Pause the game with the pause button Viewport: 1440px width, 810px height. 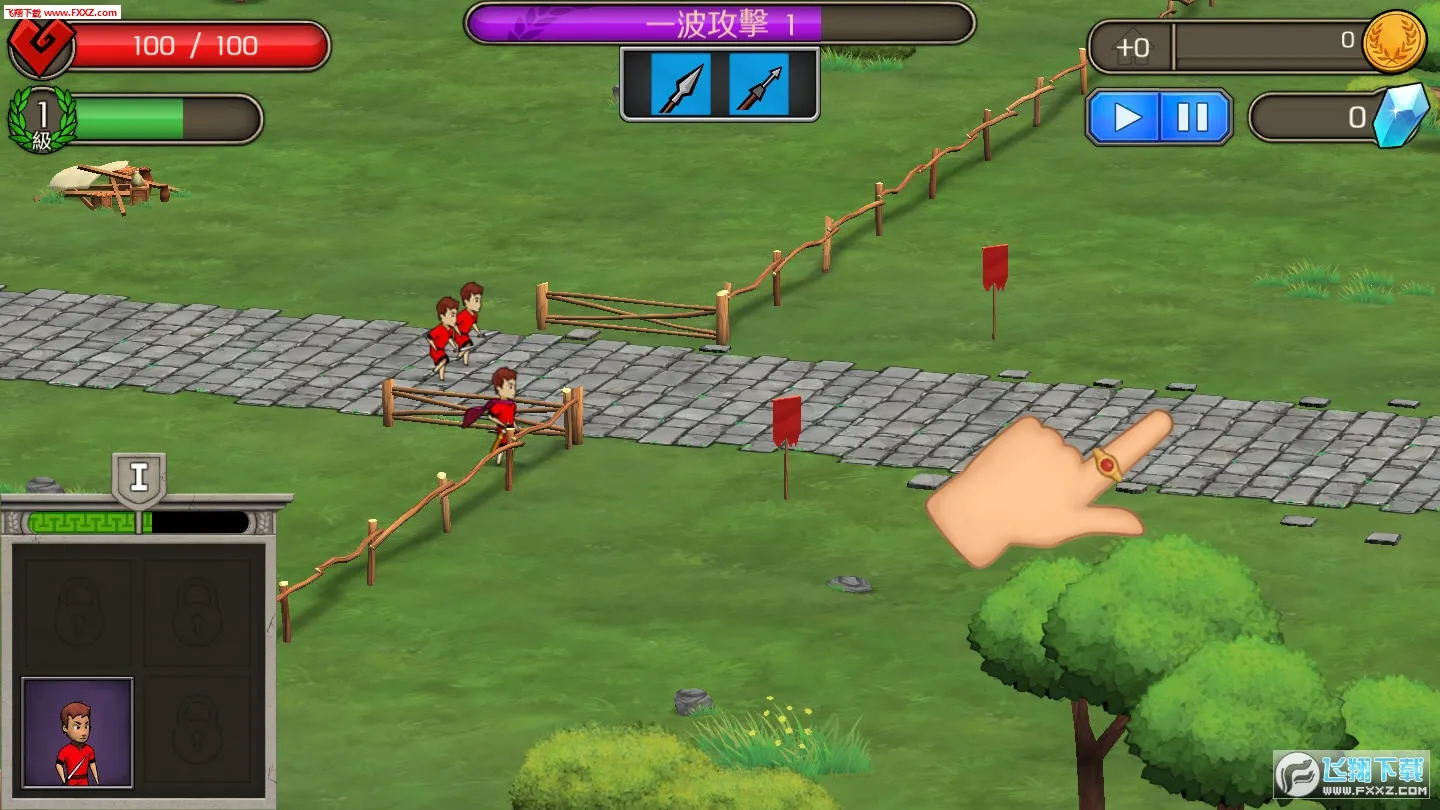1191,117
